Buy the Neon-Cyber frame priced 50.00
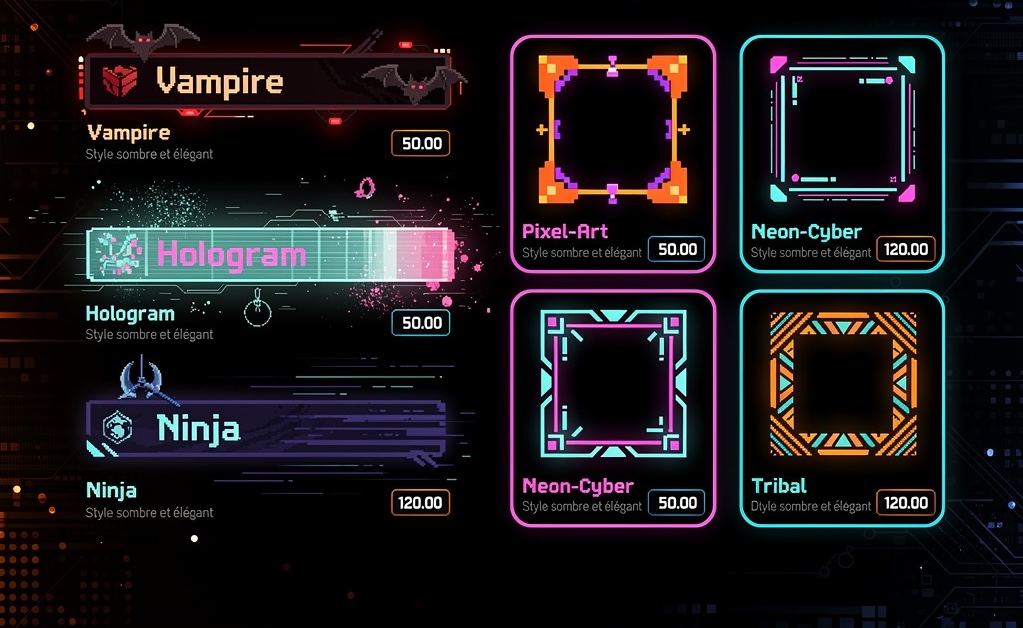 click(x=677, y=503)
